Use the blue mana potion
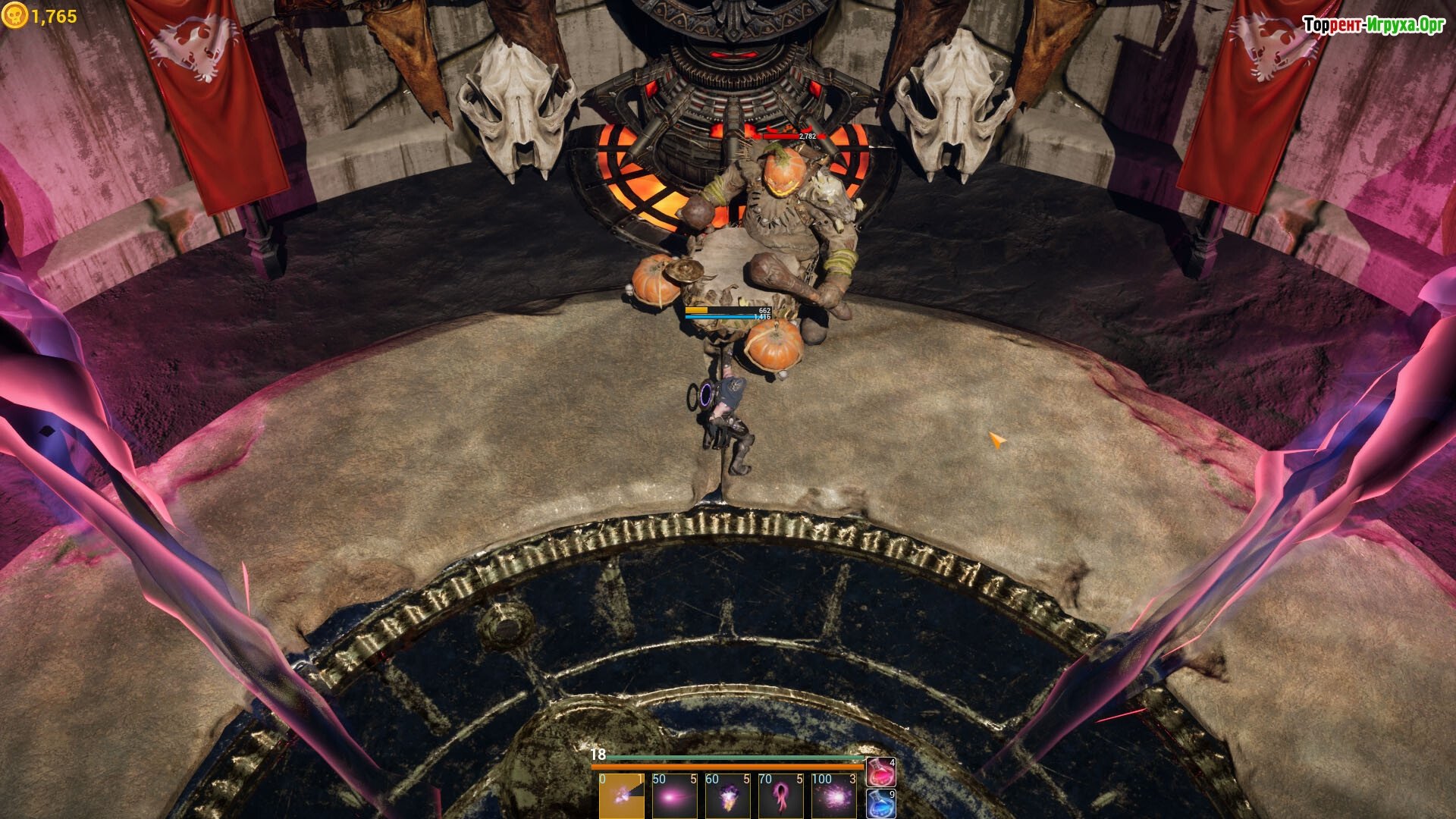 (880, 804)
